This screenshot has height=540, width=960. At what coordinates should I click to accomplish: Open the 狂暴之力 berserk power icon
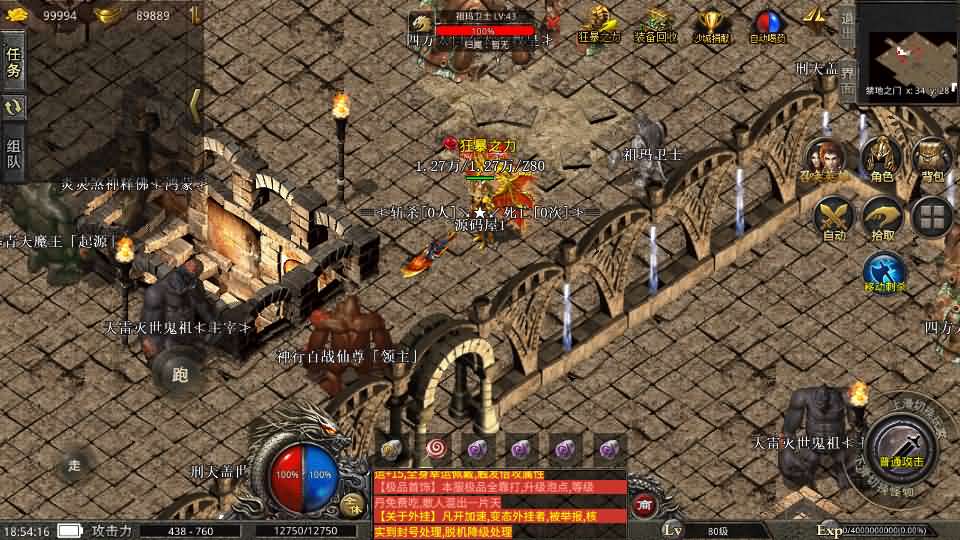click(600, 24)
